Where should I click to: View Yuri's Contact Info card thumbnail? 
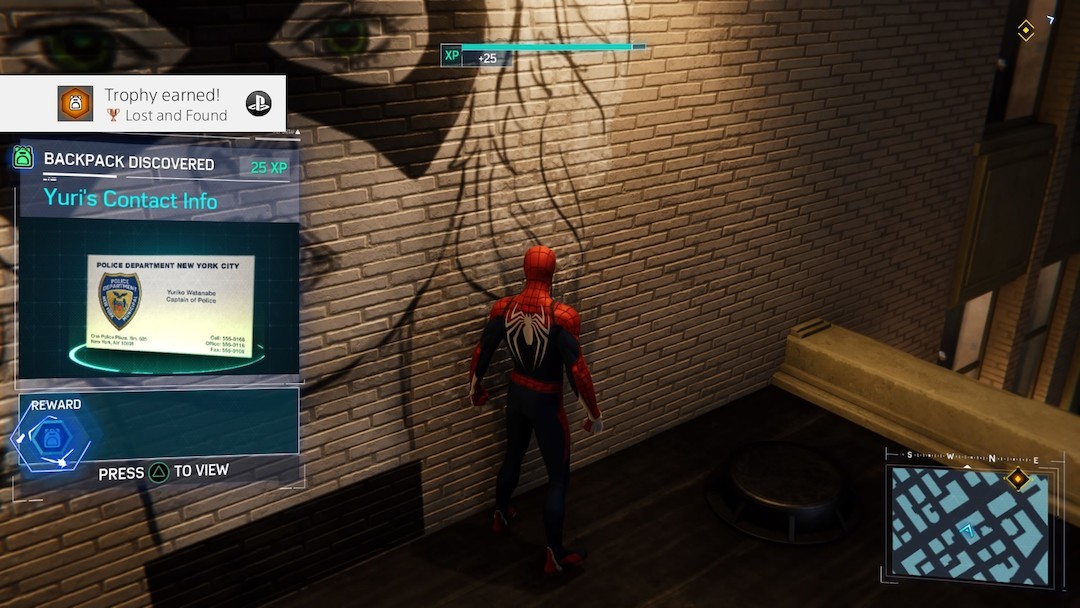(170, 305)
